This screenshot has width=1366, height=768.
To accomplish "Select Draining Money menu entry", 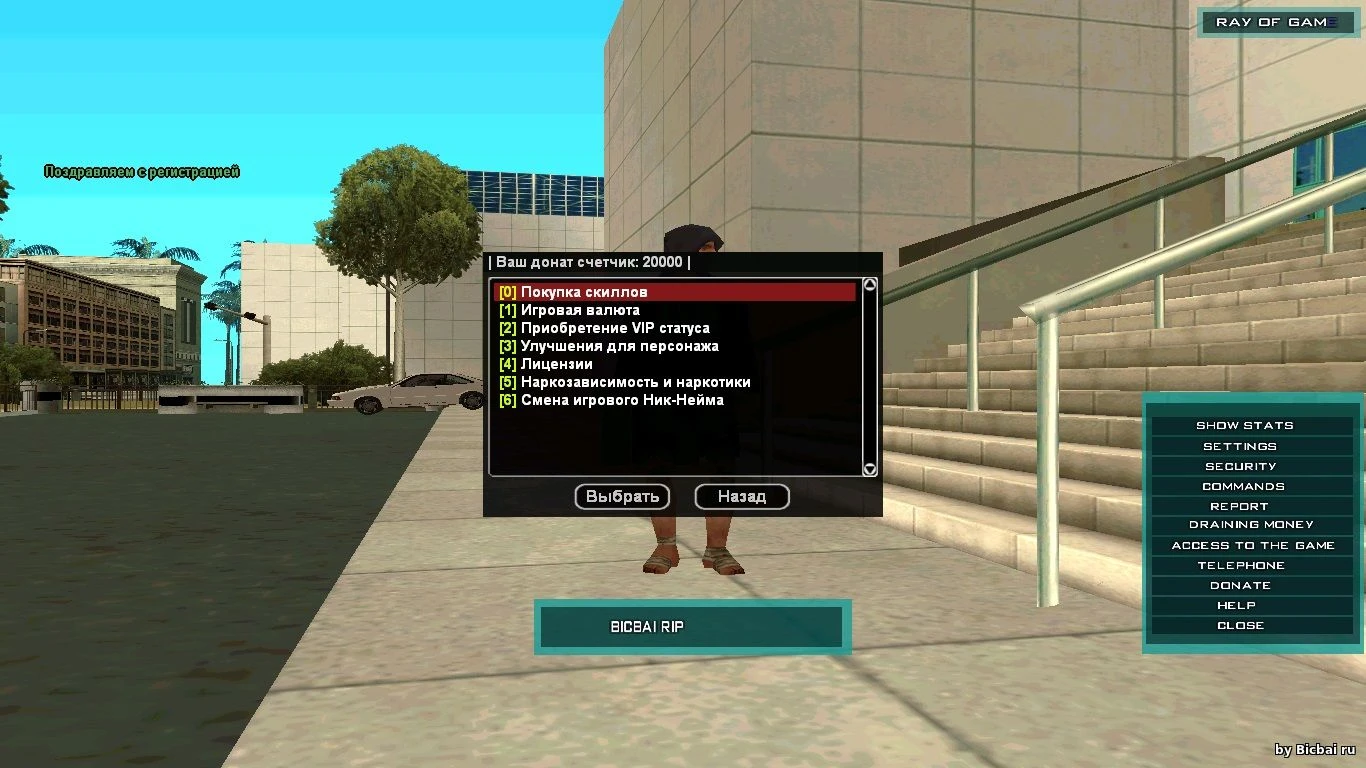I will pyautogui.click(x=1251, y=525).
